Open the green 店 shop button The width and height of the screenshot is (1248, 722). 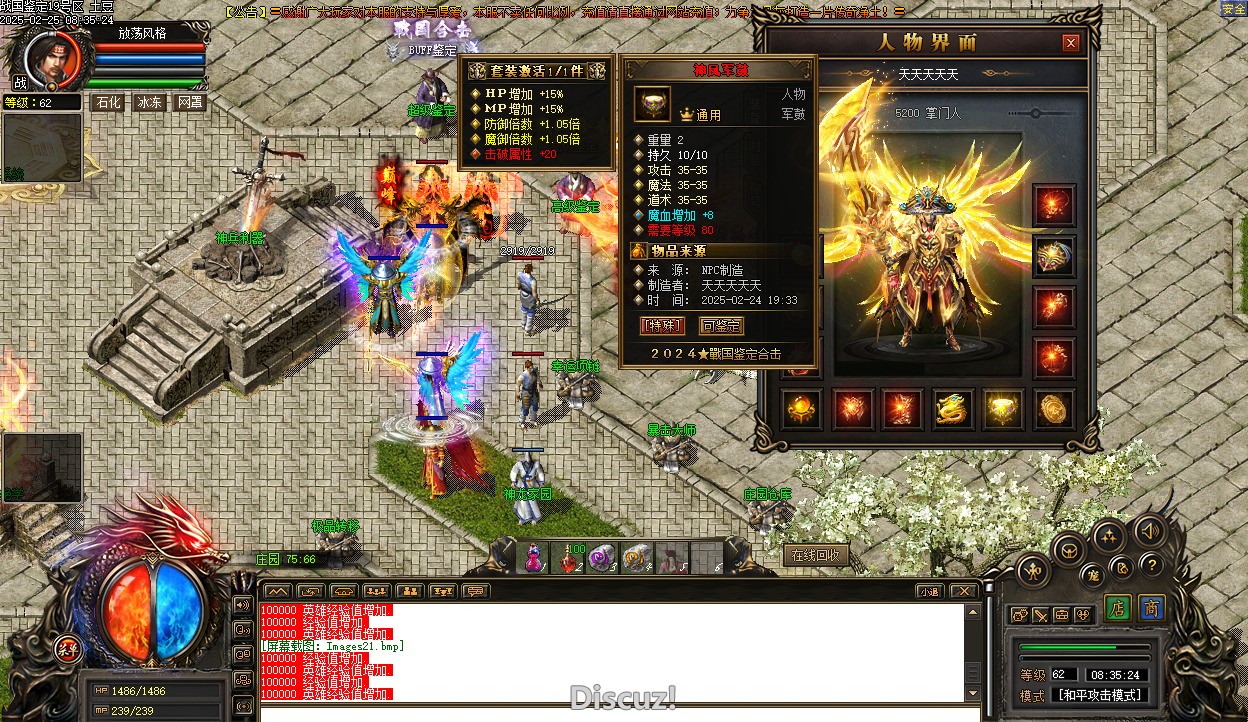(1118, 608)
